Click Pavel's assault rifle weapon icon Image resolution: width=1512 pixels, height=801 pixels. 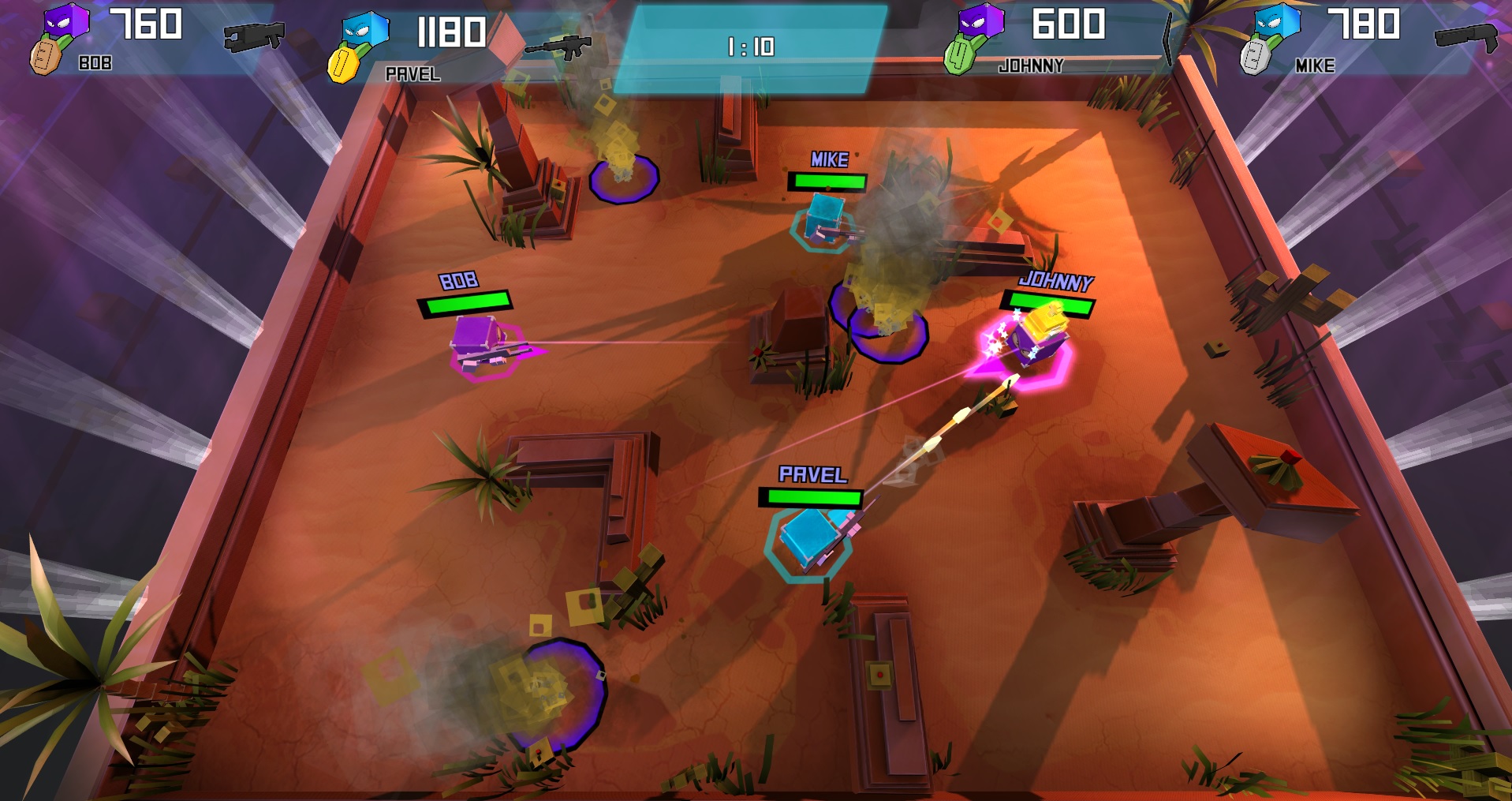pos(560,47)
